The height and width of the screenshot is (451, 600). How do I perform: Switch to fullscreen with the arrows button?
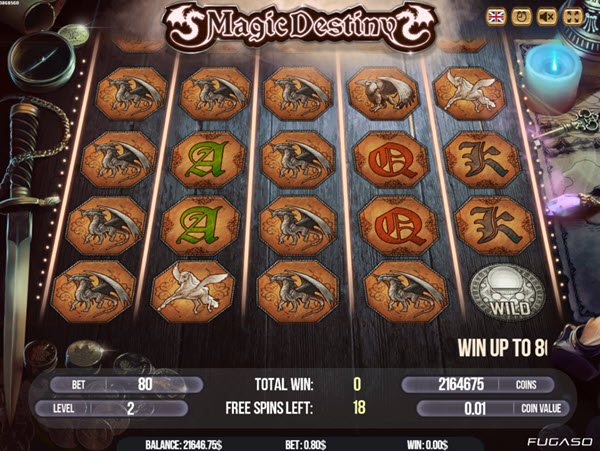(573, 16)
